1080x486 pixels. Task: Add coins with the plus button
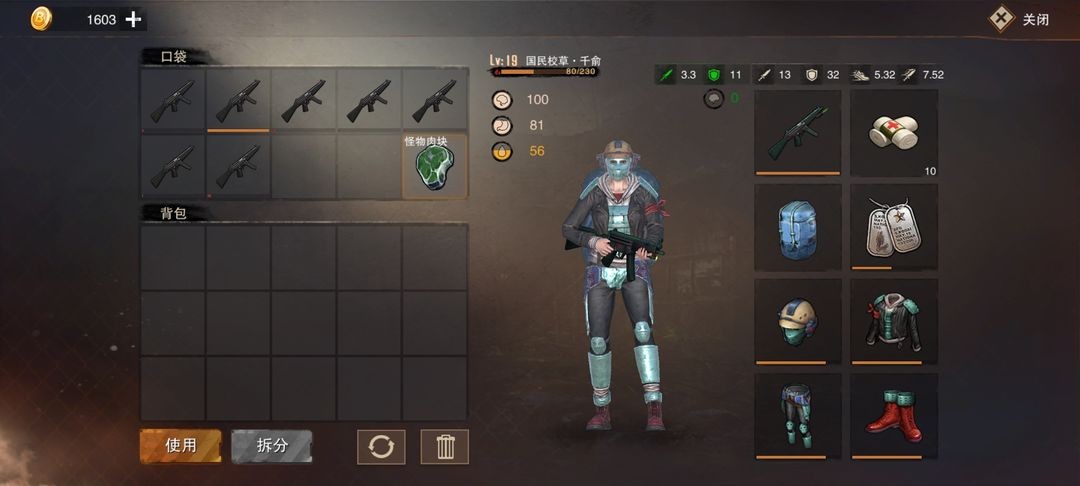133,19
